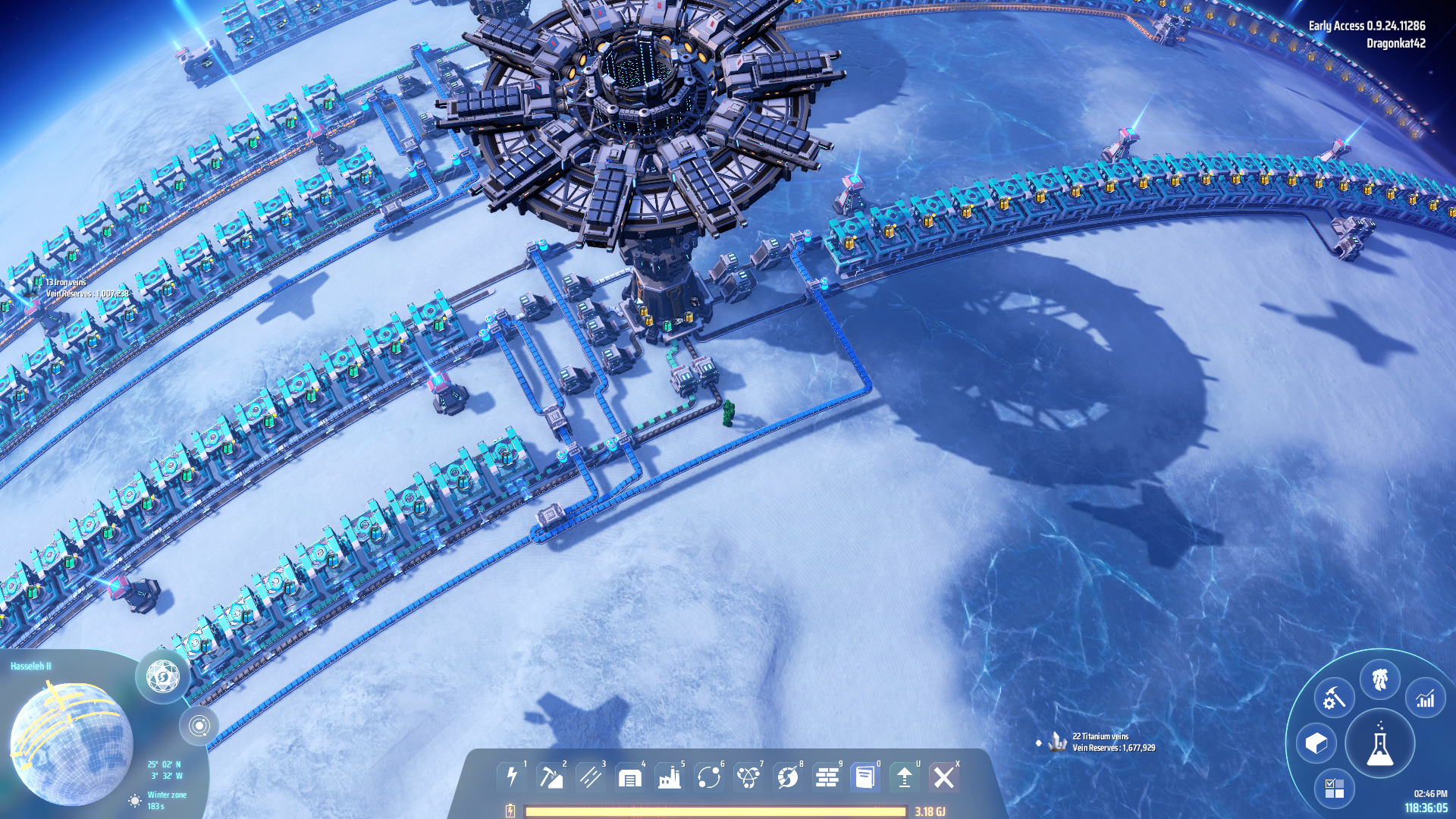Screen dimensions: 1456x819
Task: Activate the upgrade arrow tool
Action: click(905, 777)
